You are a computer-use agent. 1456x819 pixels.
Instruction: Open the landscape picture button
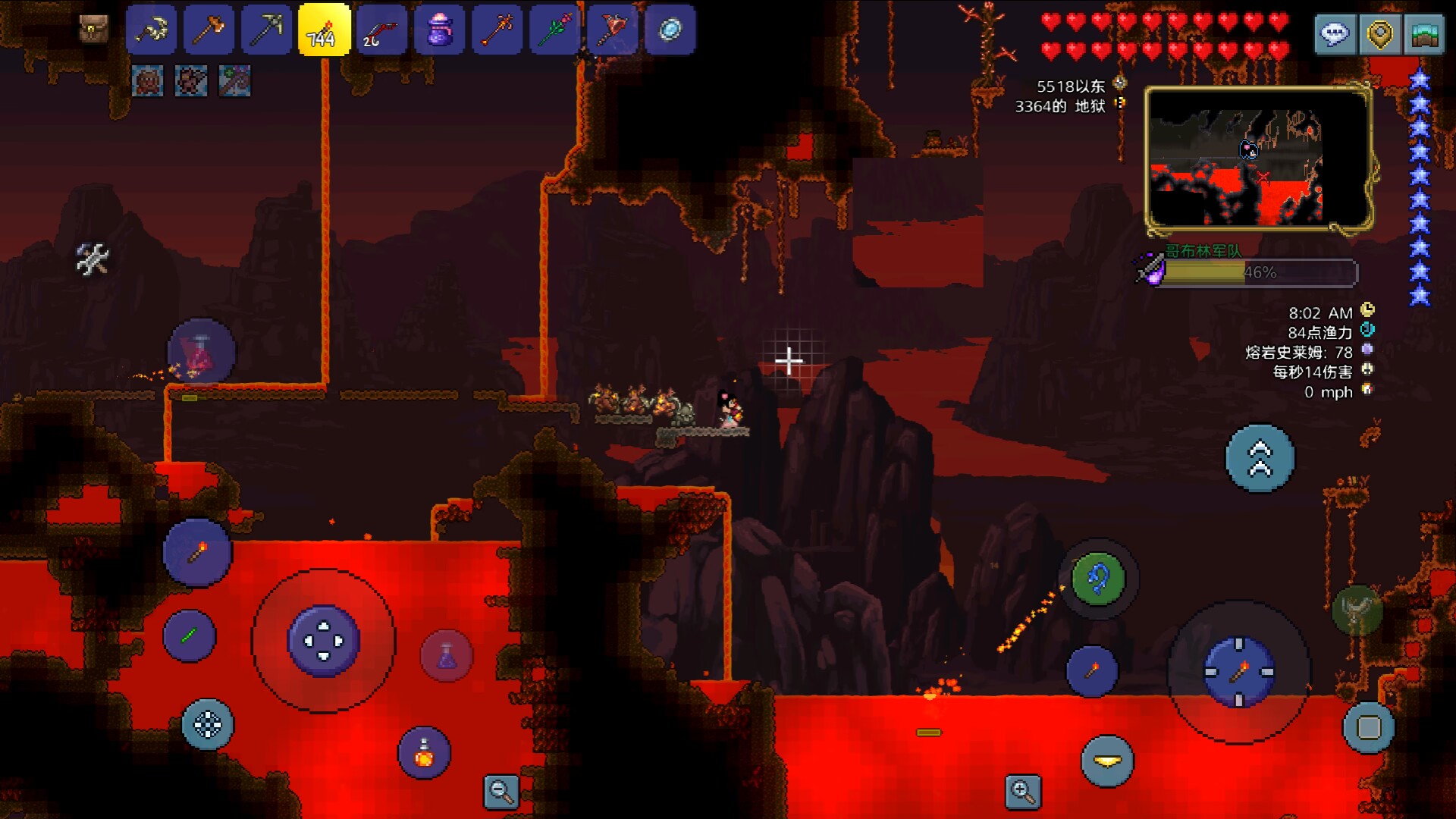(1423, 34)
